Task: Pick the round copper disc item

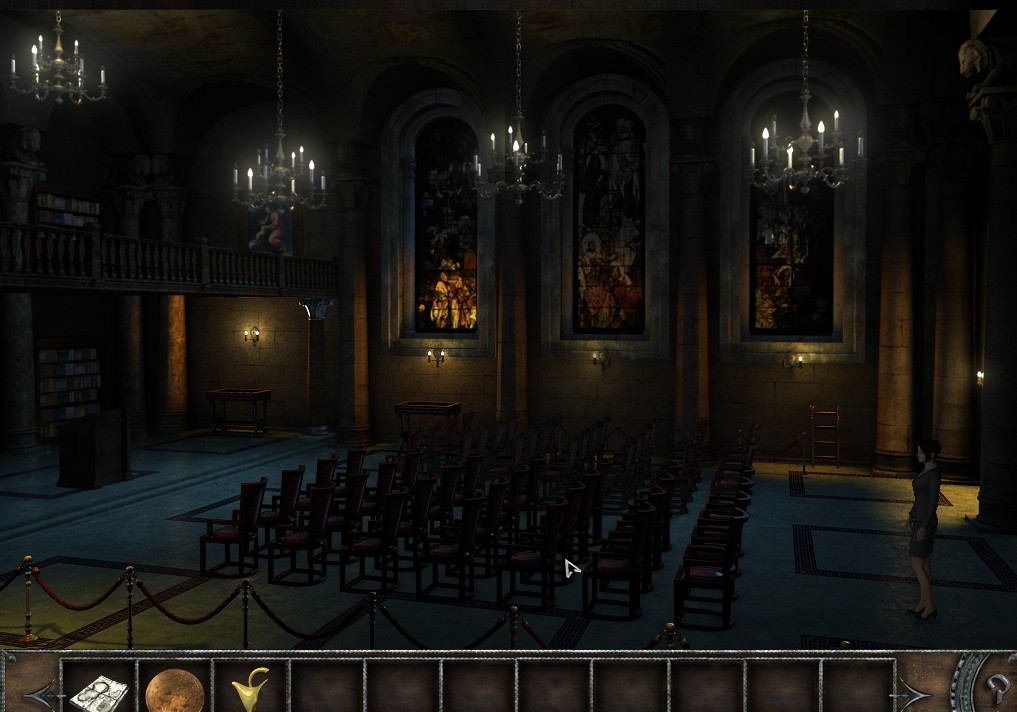Action: 174,690
